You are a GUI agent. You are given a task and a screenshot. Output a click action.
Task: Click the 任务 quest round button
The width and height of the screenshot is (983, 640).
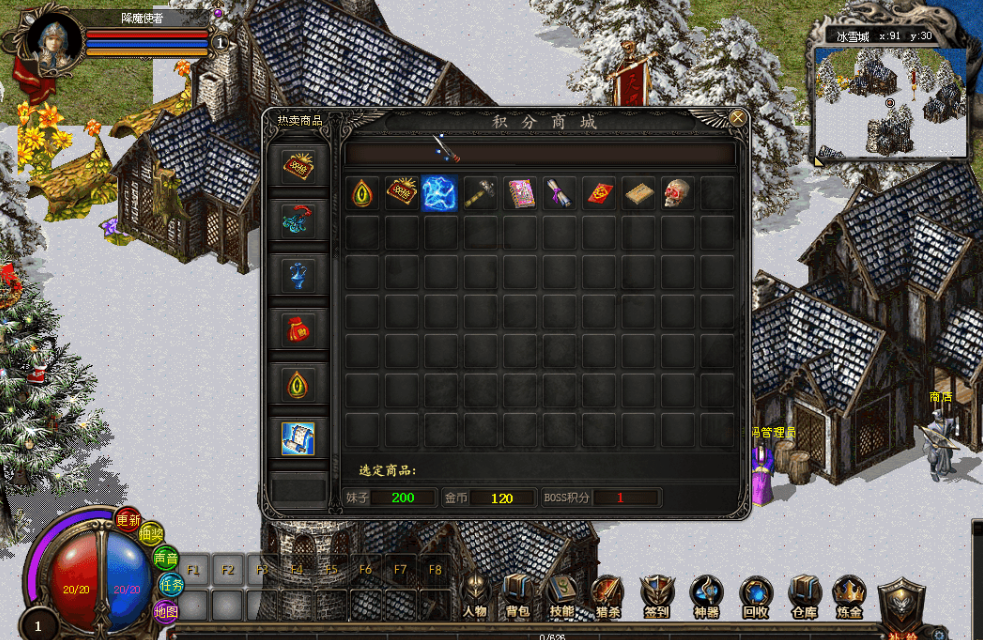click(171, 585)
